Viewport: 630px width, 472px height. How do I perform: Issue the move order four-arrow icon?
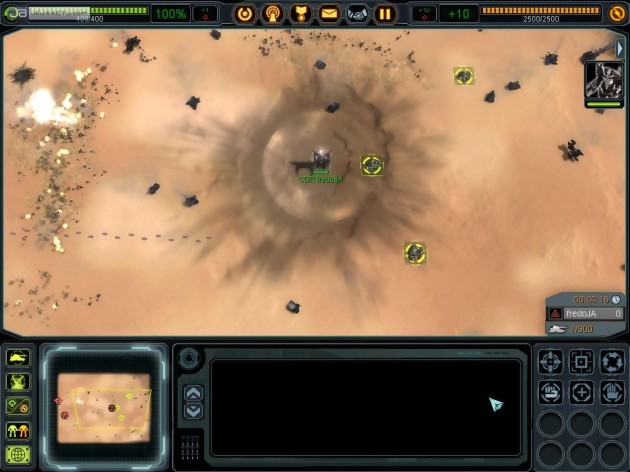(552, 362)
